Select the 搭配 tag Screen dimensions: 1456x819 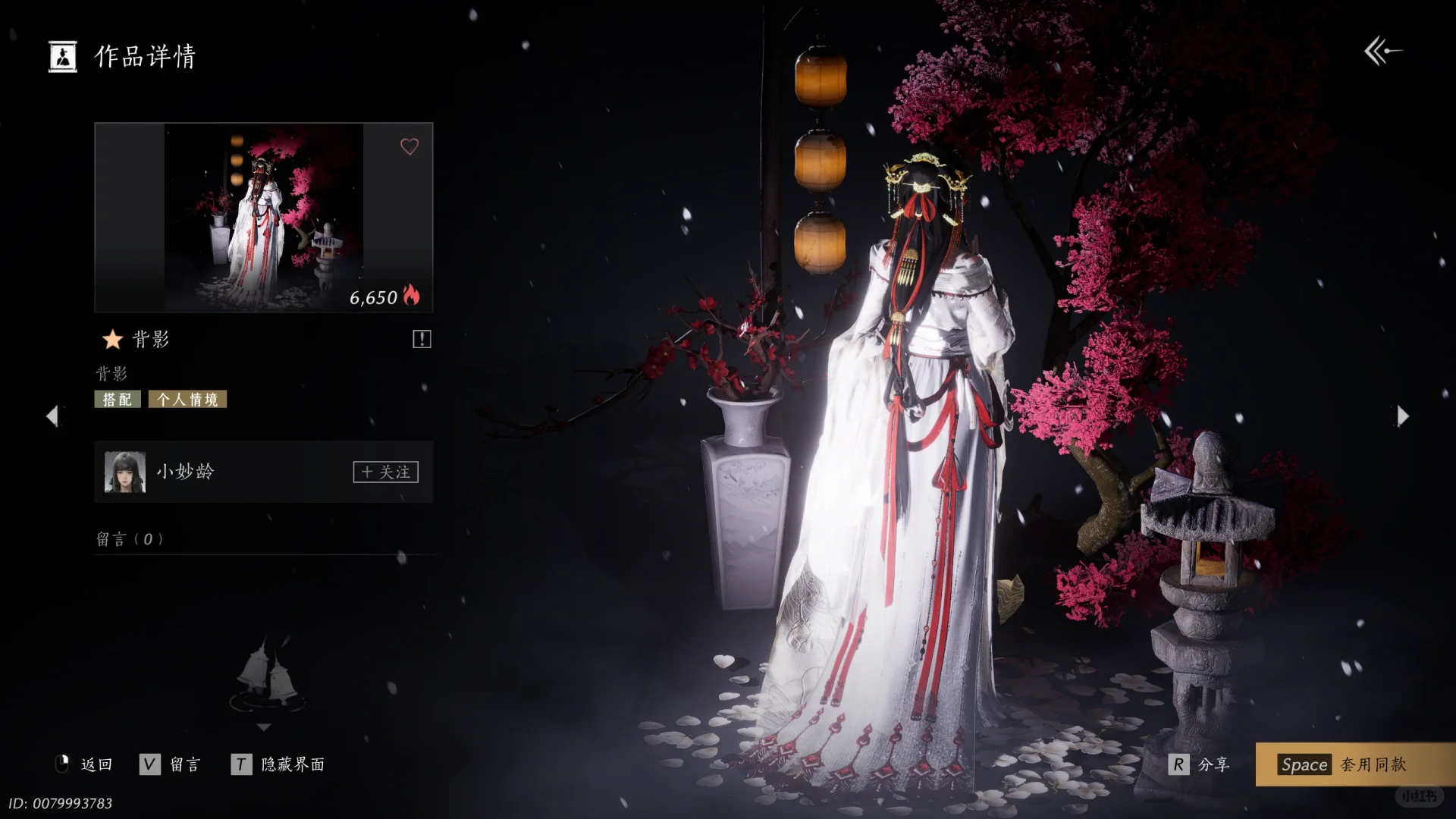coord(118,400)
